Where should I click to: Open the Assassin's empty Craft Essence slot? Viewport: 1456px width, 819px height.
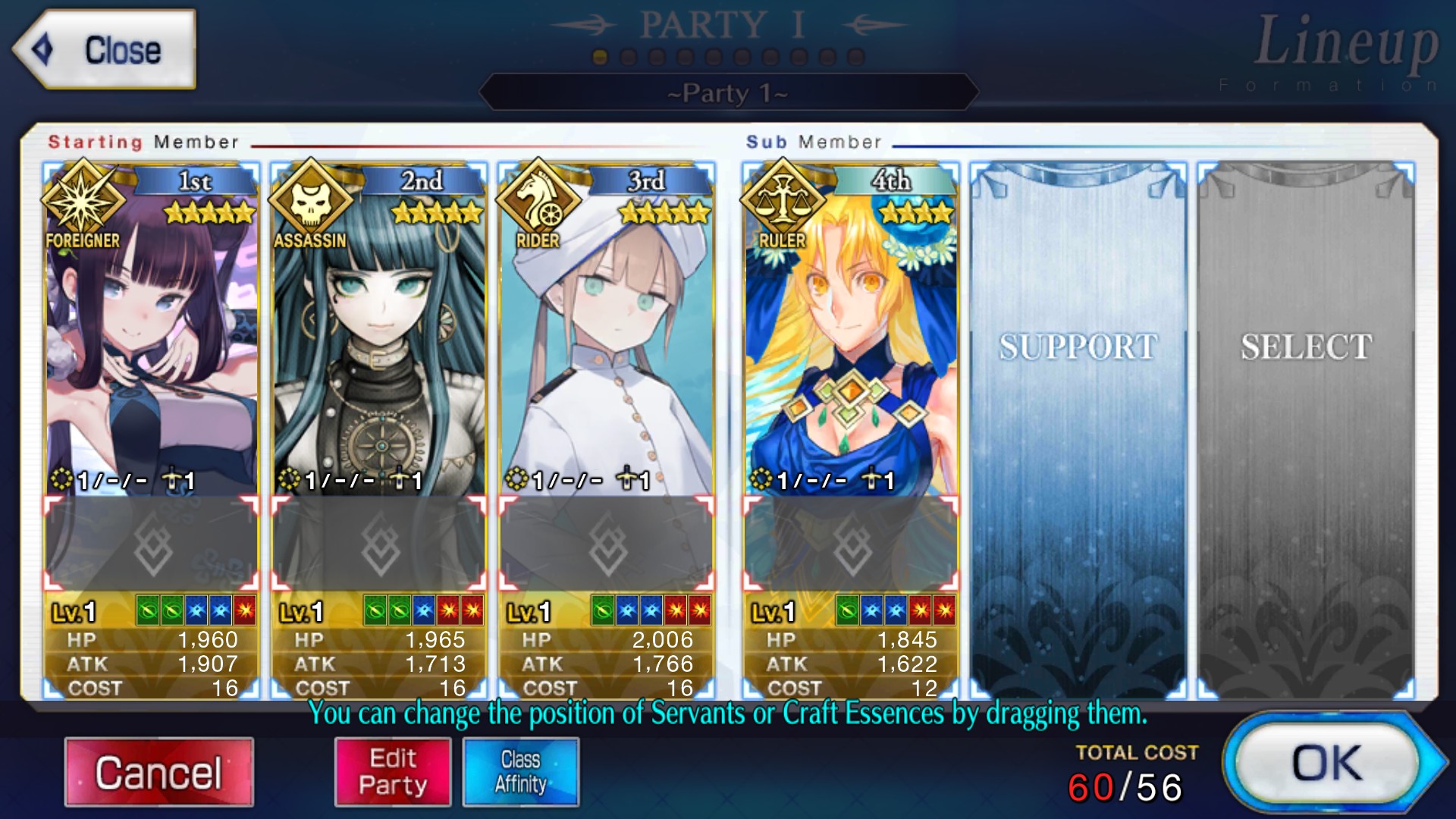click(379, 544)
